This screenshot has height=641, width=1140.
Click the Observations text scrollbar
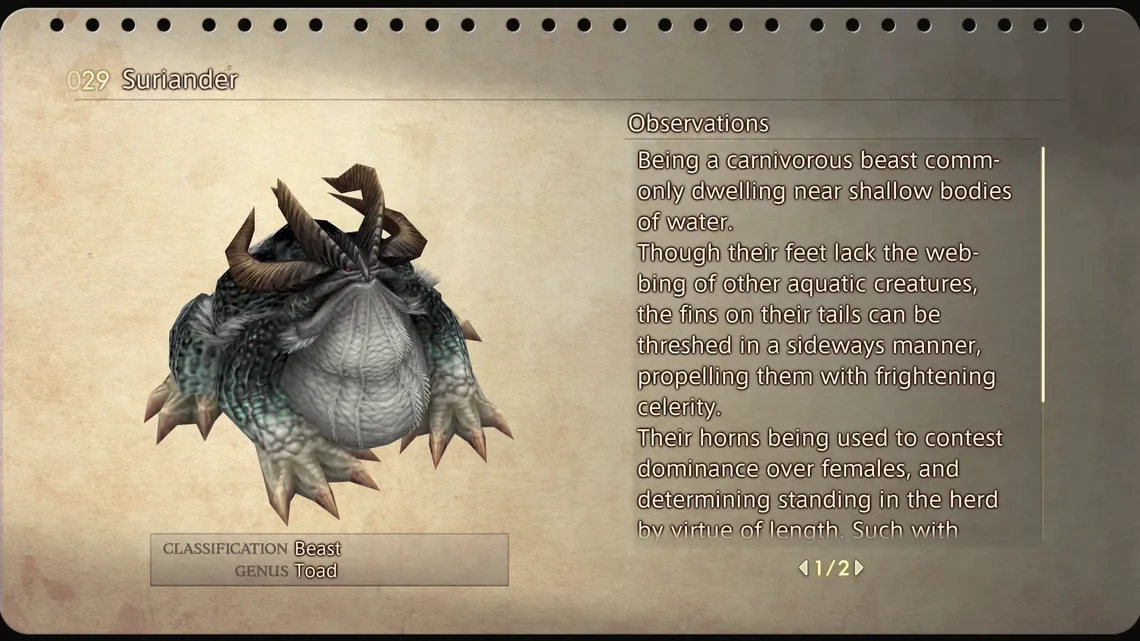[x=1043, y=275]
